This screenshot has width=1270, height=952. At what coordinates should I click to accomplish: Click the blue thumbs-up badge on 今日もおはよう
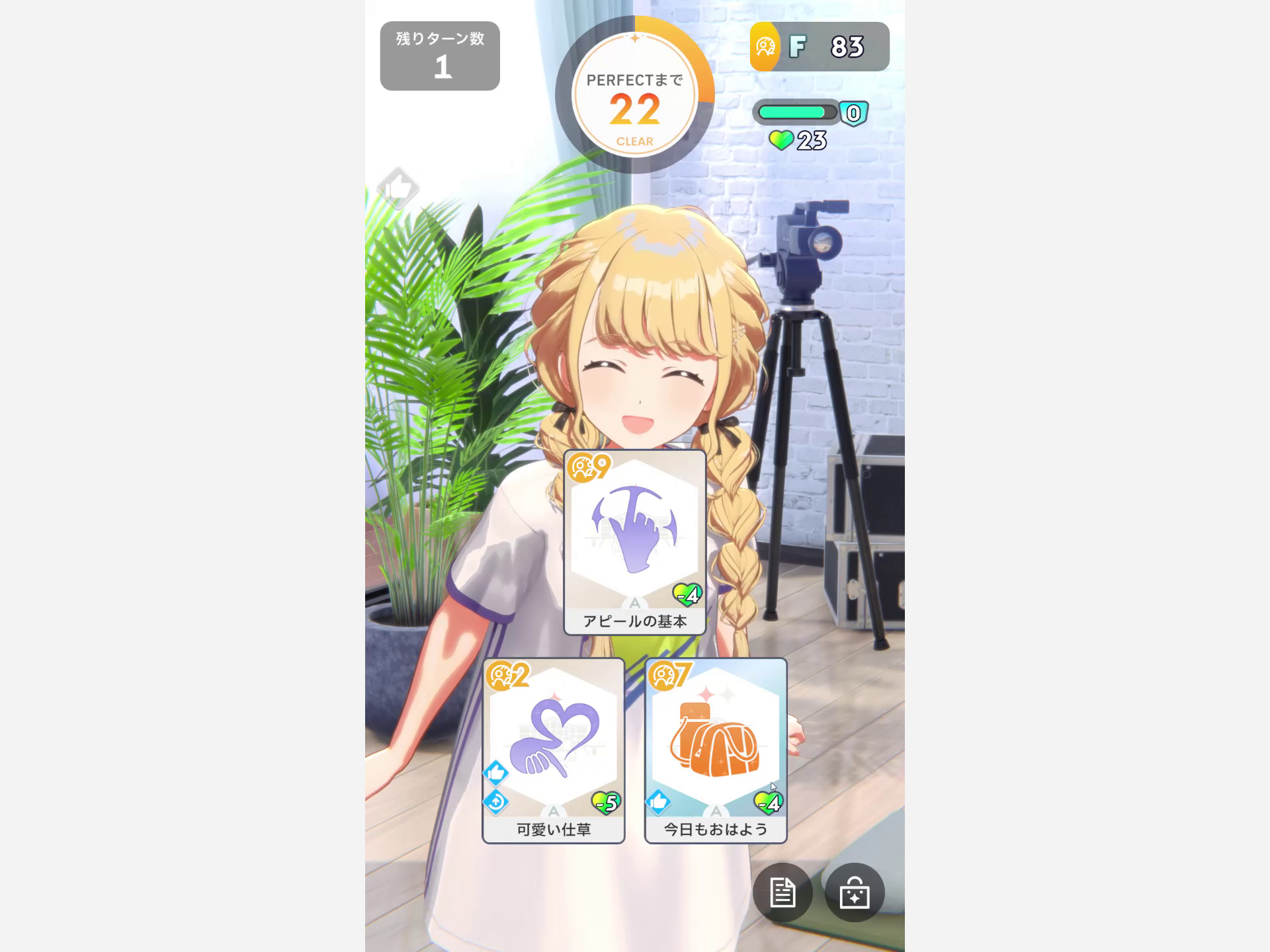click(x=657, y=804)
